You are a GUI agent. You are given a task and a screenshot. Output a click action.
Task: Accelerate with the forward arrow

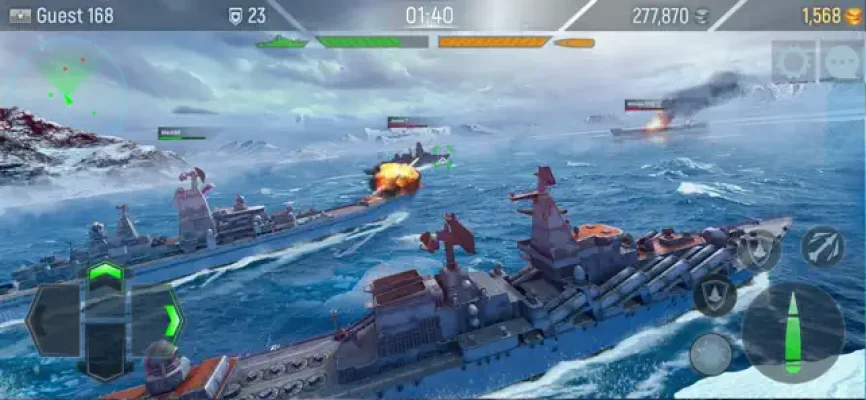(x=105, y=273)
